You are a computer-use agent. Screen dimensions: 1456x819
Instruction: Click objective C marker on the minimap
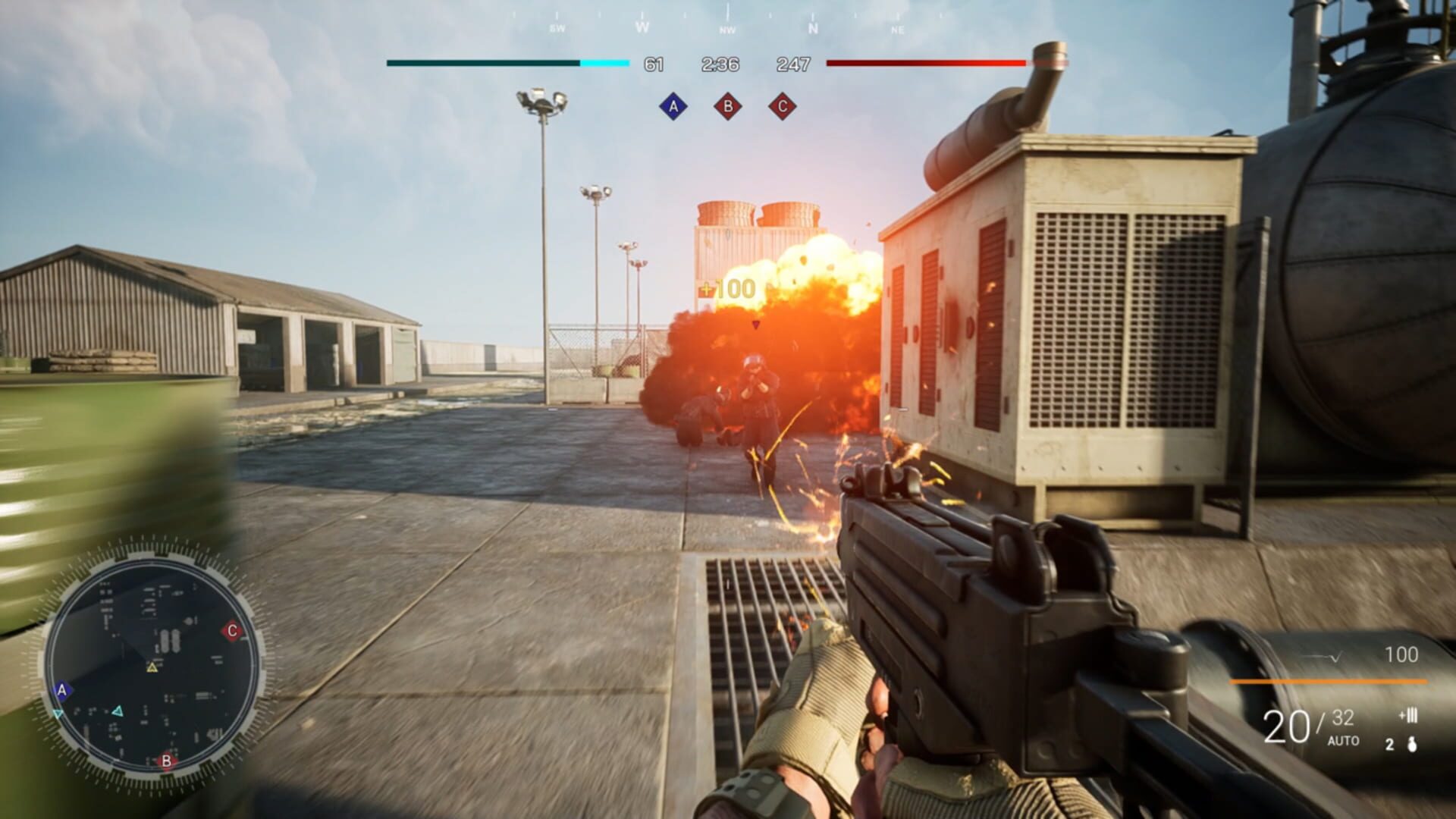coord(232,629)
